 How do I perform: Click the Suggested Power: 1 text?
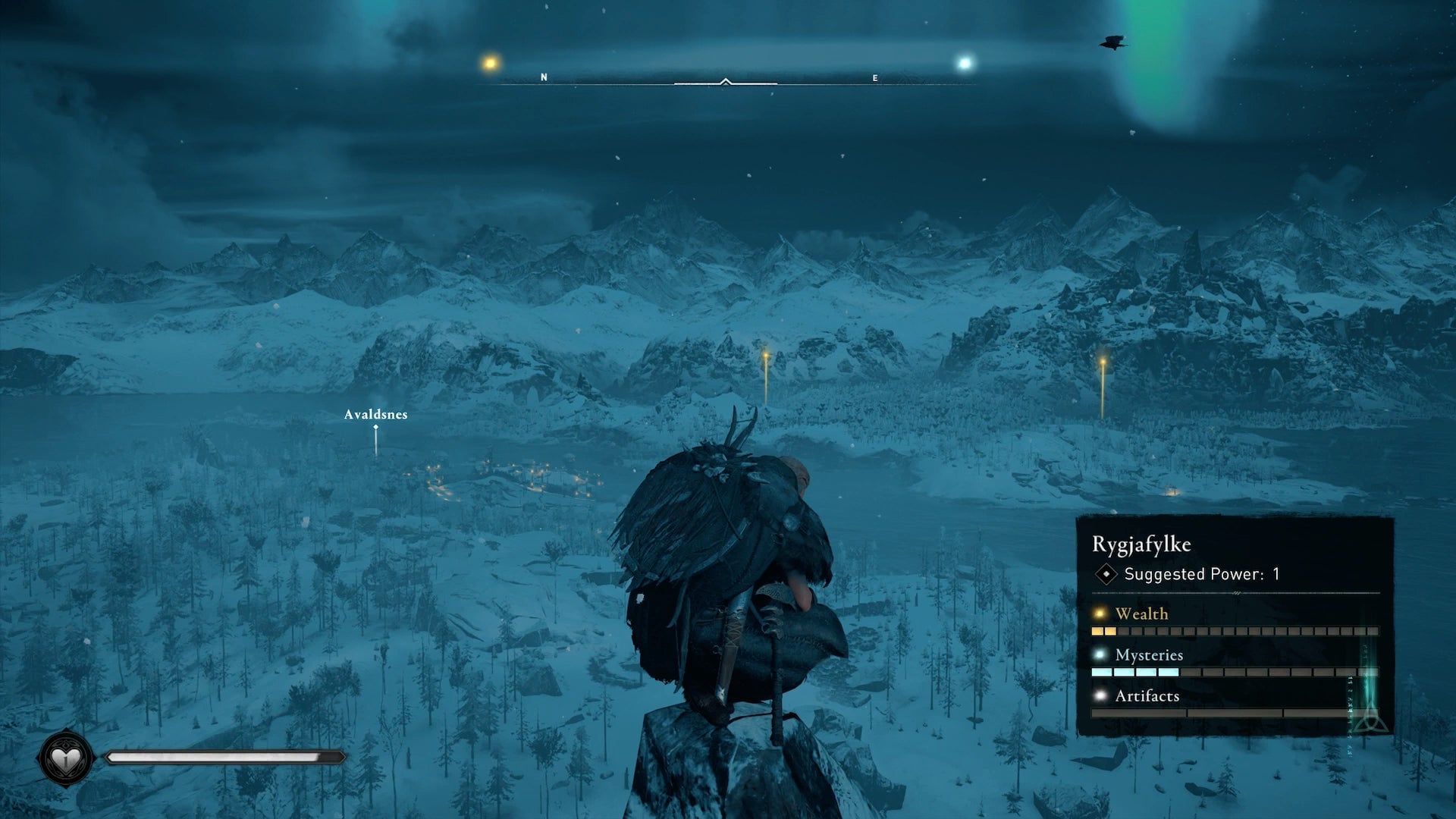coord(1200,573)
